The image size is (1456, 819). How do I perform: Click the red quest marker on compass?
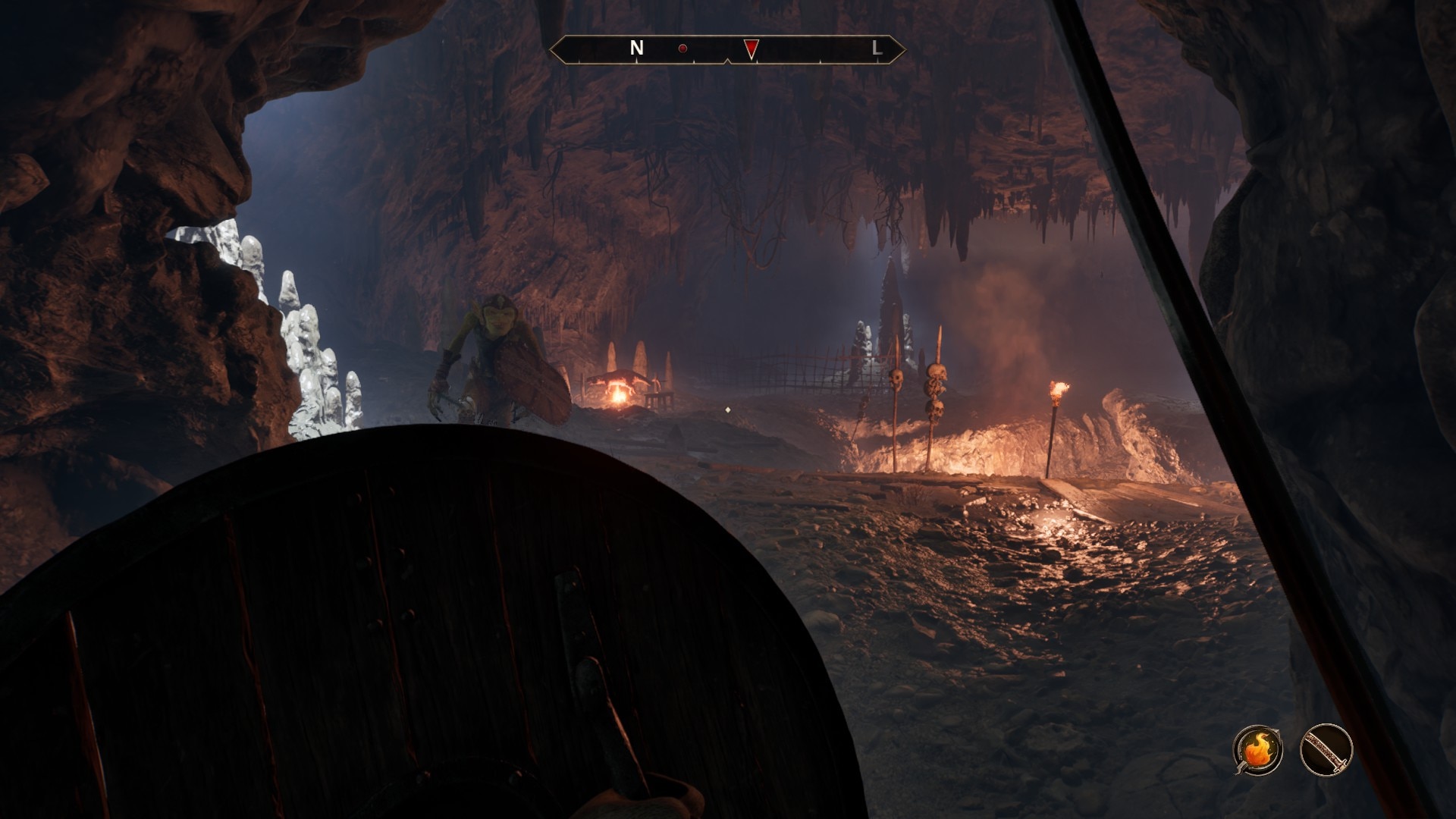coord(750,49)
